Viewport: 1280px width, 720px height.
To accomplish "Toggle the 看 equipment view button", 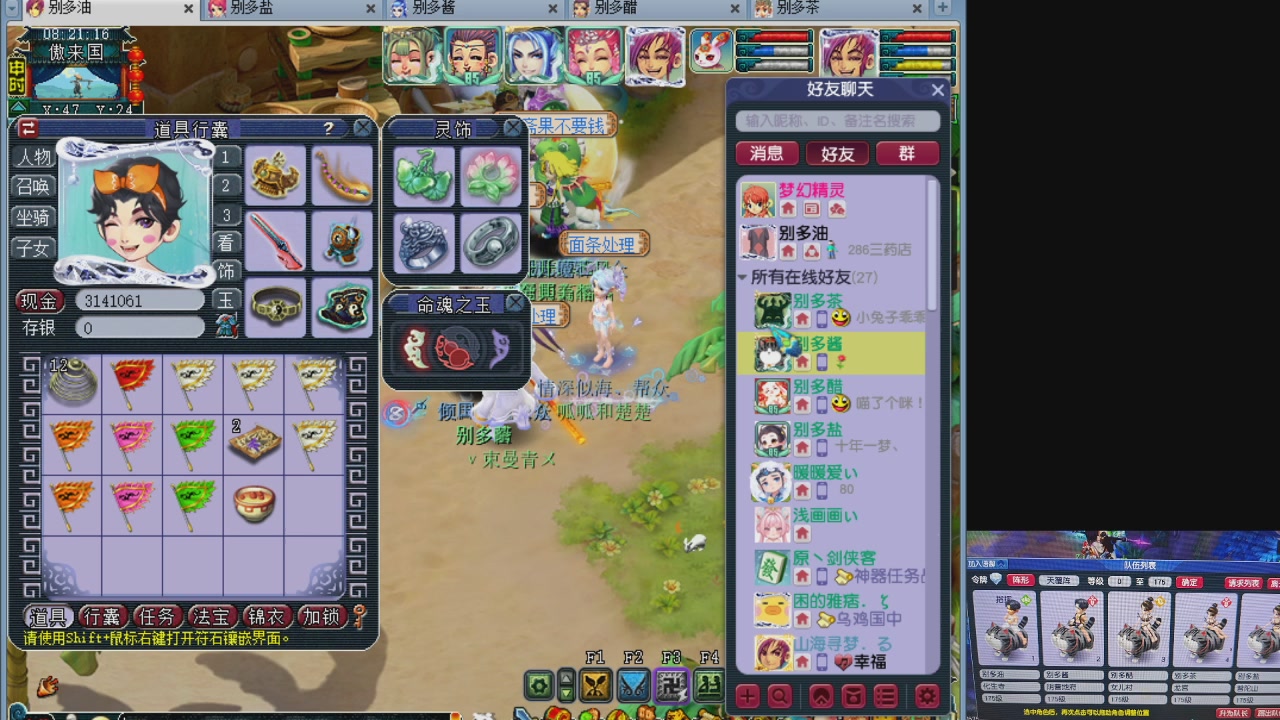I will click(x=225, y=243).
